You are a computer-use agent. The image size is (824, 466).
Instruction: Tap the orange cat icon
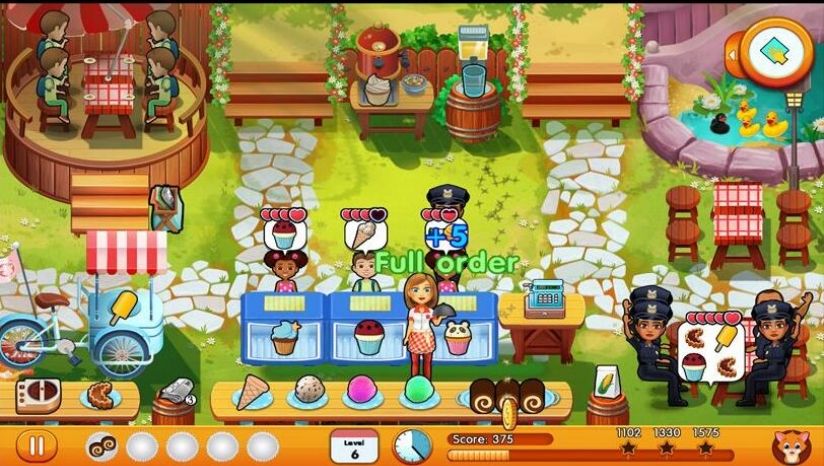point(792,446)
